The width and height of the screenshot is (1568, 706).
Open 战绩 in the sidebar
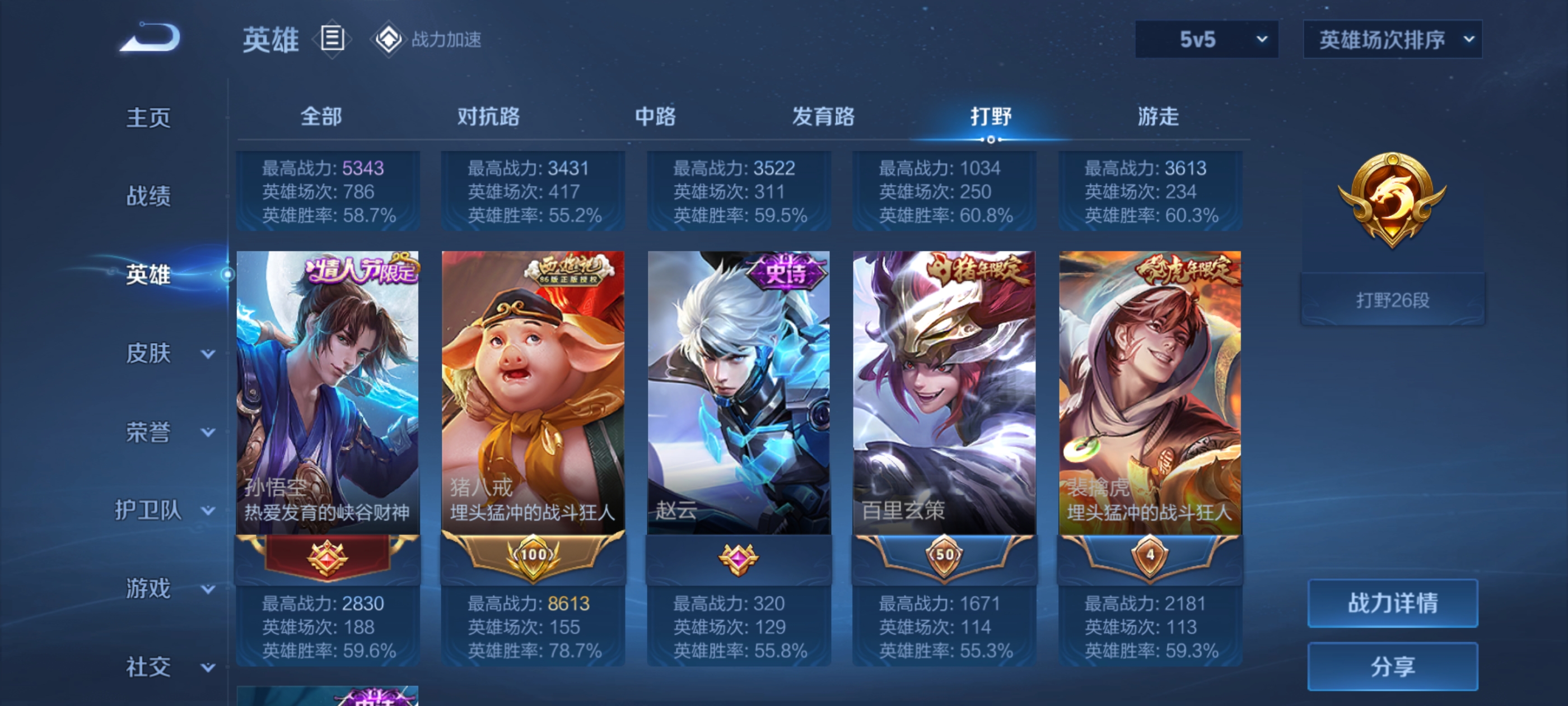click(148, 196)
